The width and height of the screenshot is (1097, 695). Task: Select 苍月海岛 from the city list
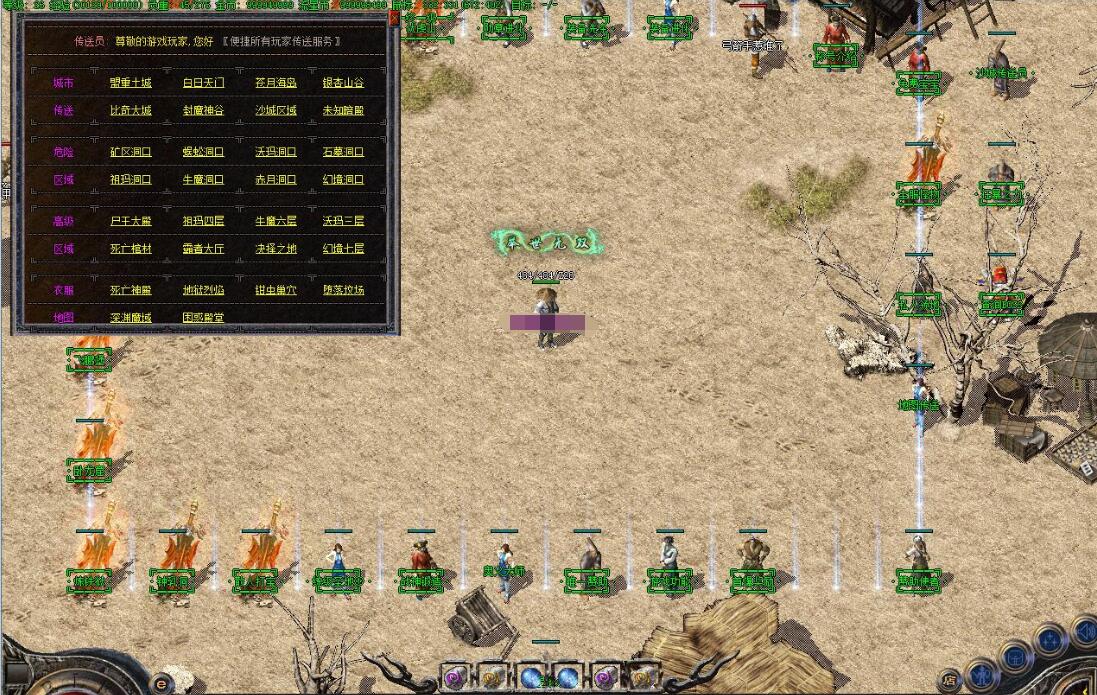[x=275, y=83]
